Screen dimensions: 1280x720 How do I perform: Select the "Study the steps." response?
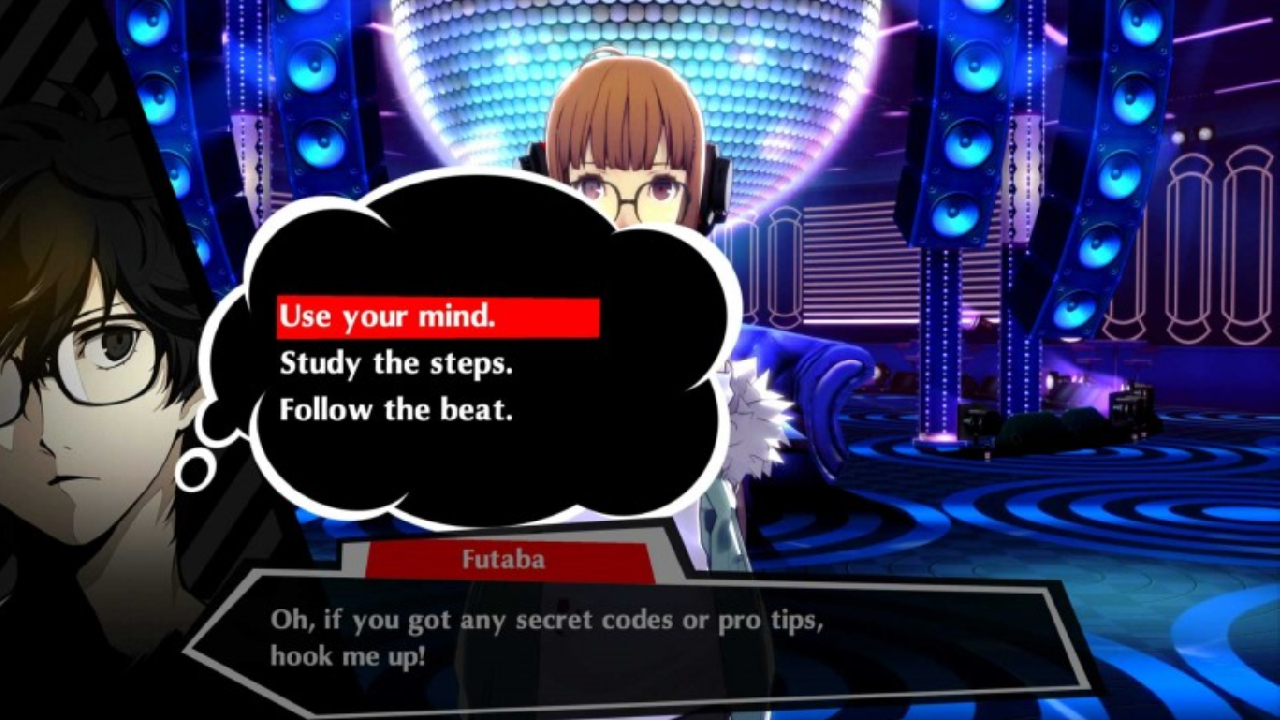point(396,364)
